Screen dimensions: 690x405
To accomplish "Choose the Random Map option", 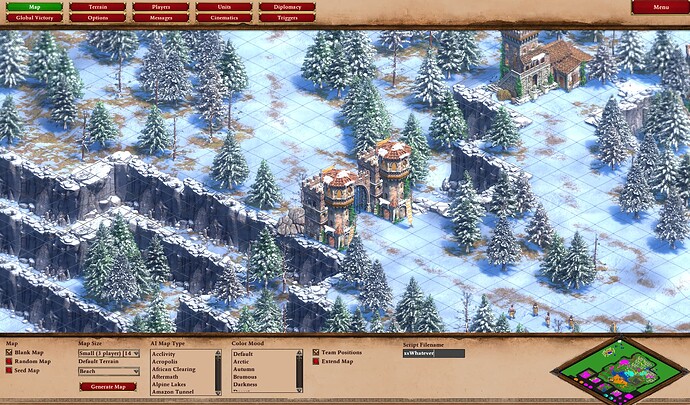I will pos(11,361).
